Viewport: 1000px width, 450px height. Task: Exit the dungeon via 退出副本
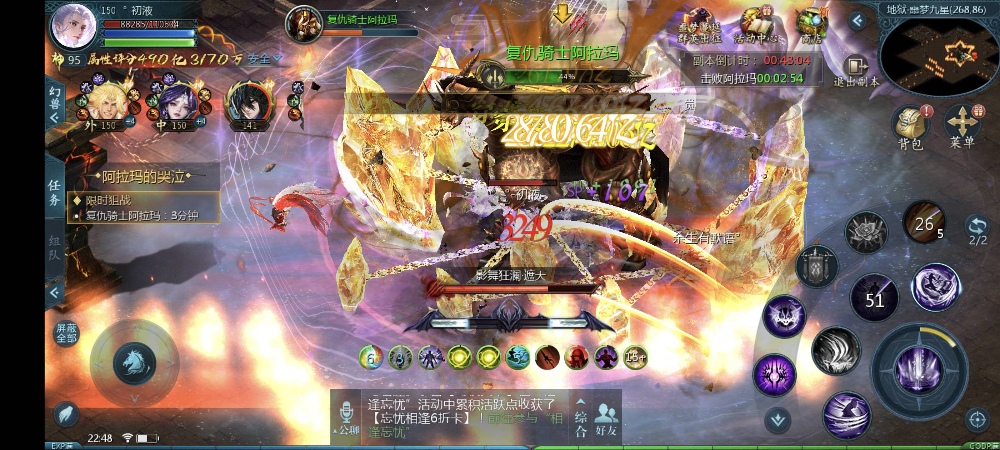click(855, 69)
